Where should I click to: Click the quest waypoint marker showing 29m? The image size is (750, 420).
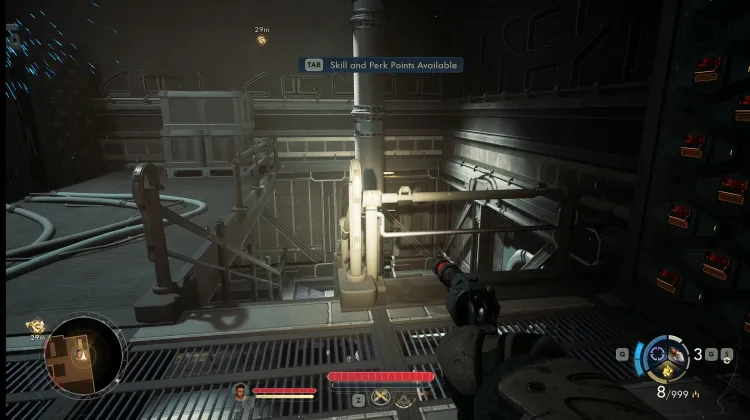[x=262, y=39]
